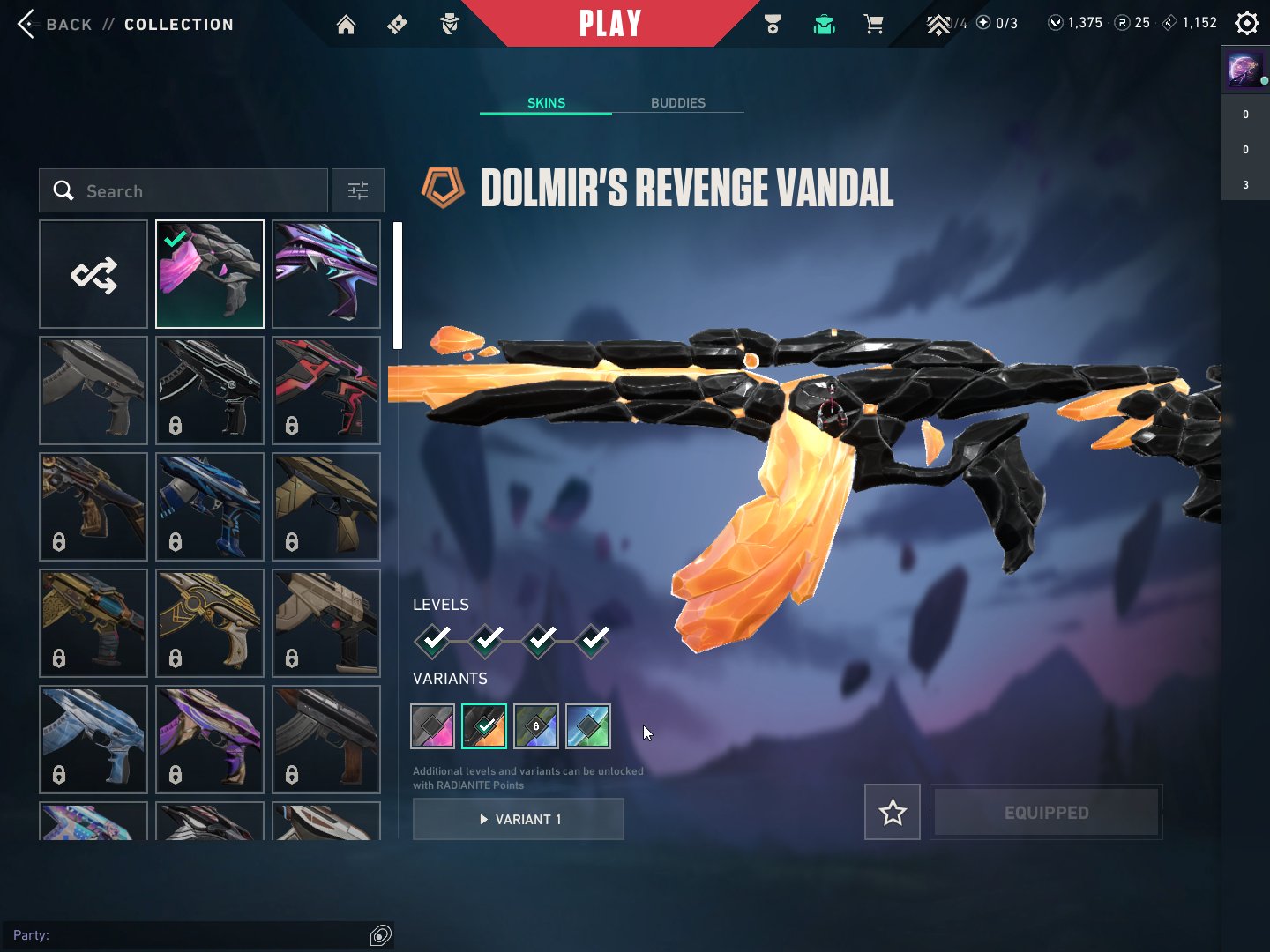Select the Skins tab
1270x952 pixels.
pos(546,103)
